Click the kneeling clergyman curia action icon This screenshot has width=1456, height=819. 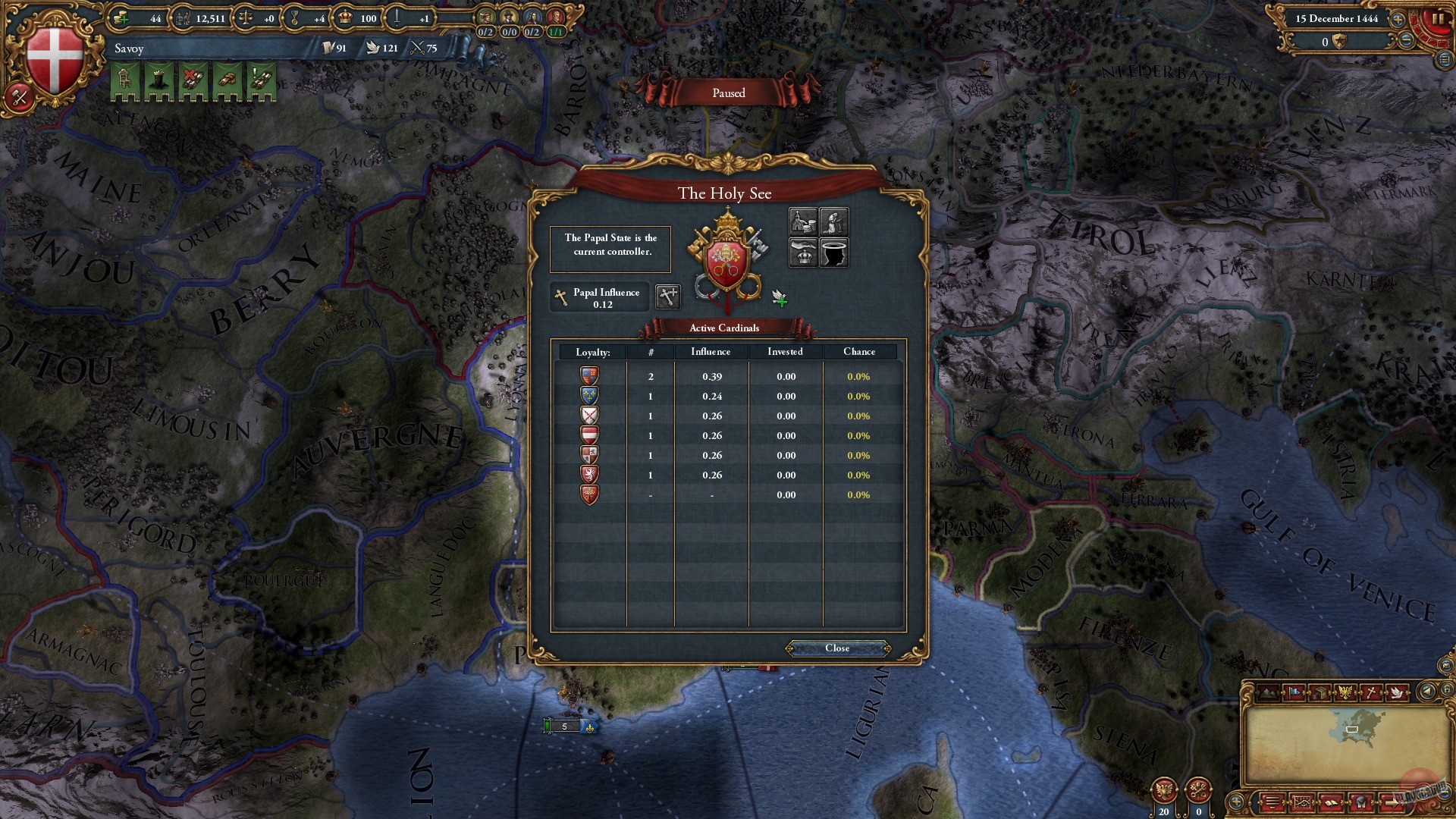[834, 221]
